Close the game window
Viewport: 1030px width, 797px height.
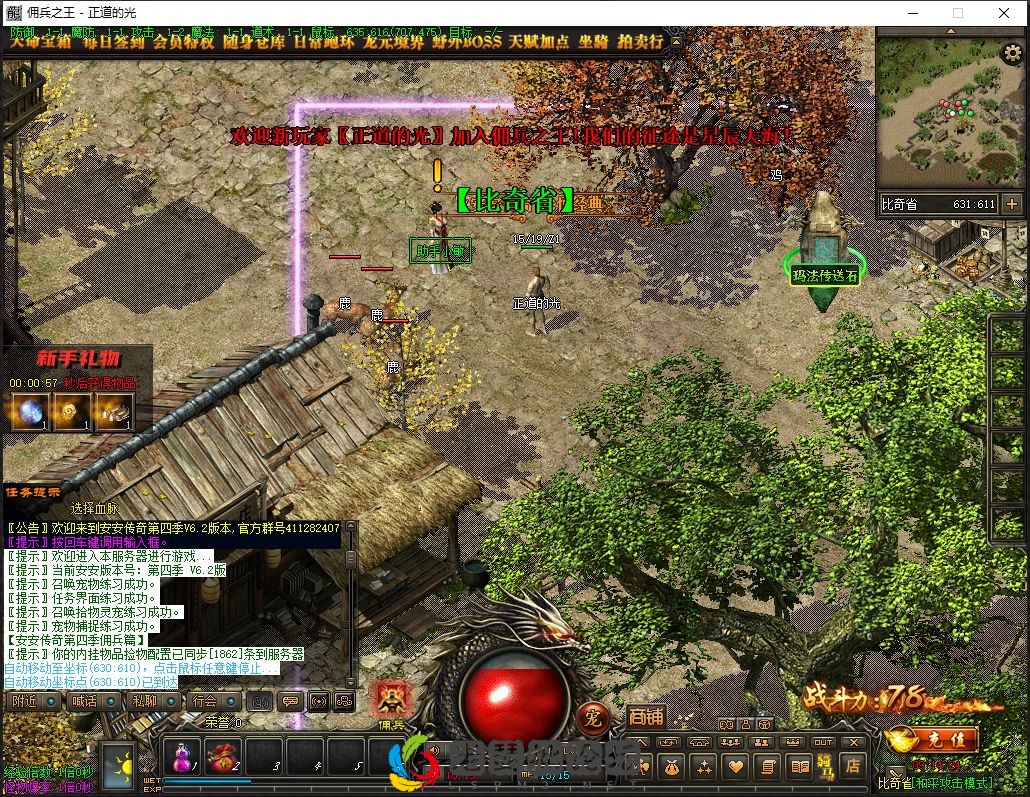(x=1004, y=13)
